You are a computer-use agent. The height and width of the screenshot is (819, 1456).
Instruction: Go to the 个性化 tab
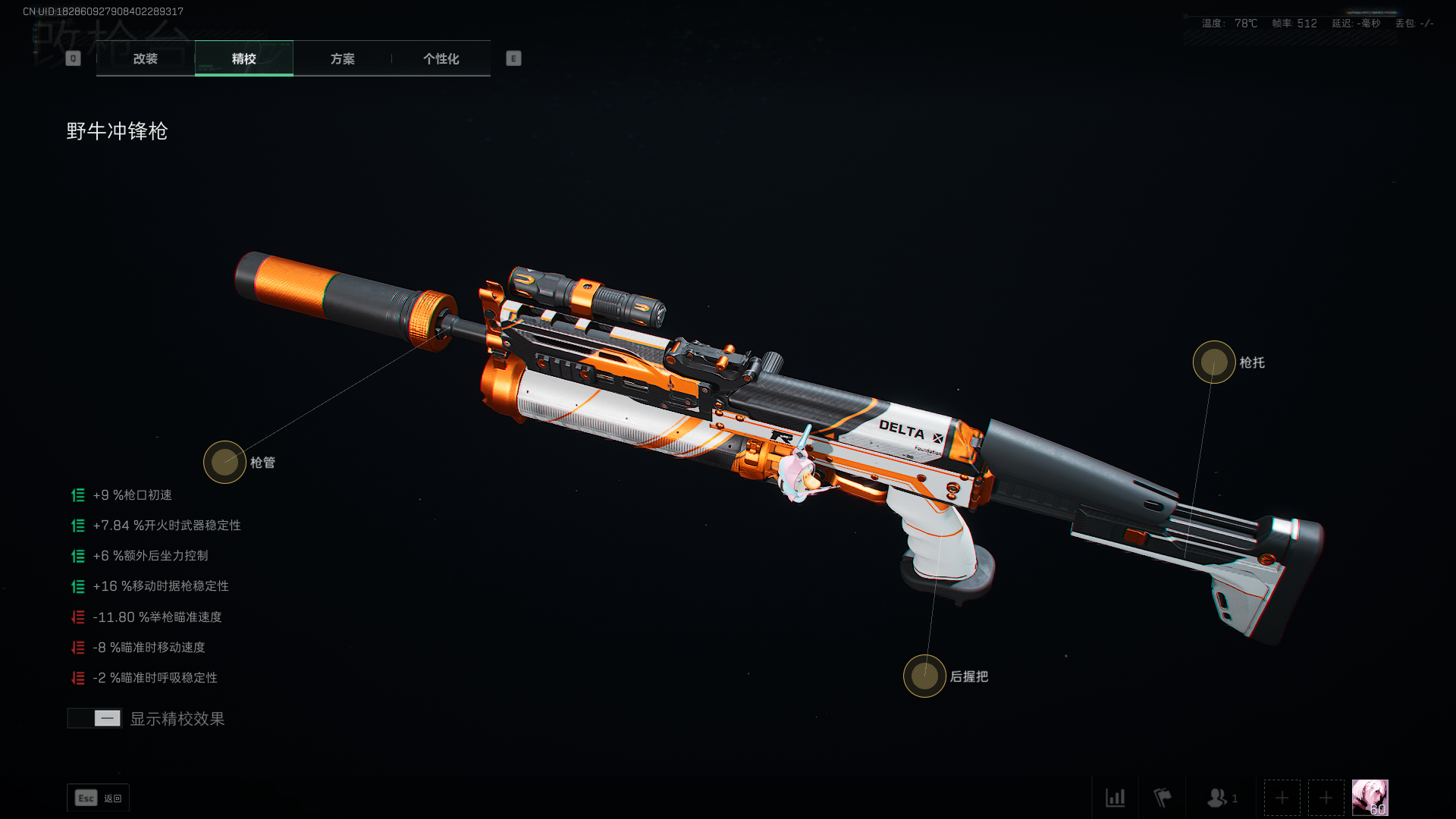[441, 58]
